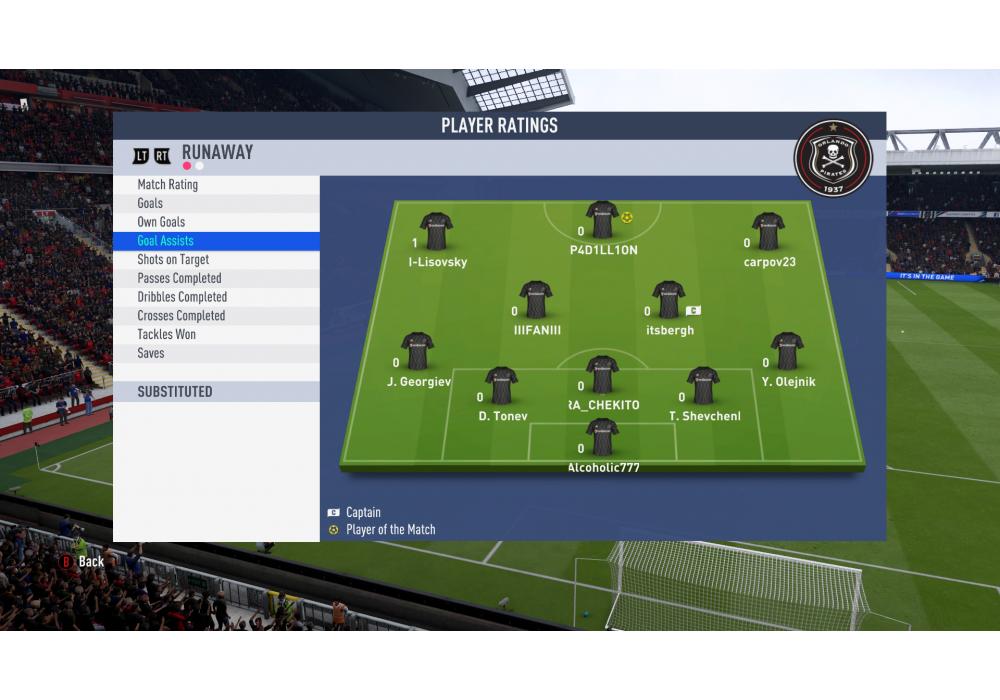Select captain itsbergh on the pitch
The width and height of the screenshot is (1000, 700).
pyautogui.click(x=669, y=300)
